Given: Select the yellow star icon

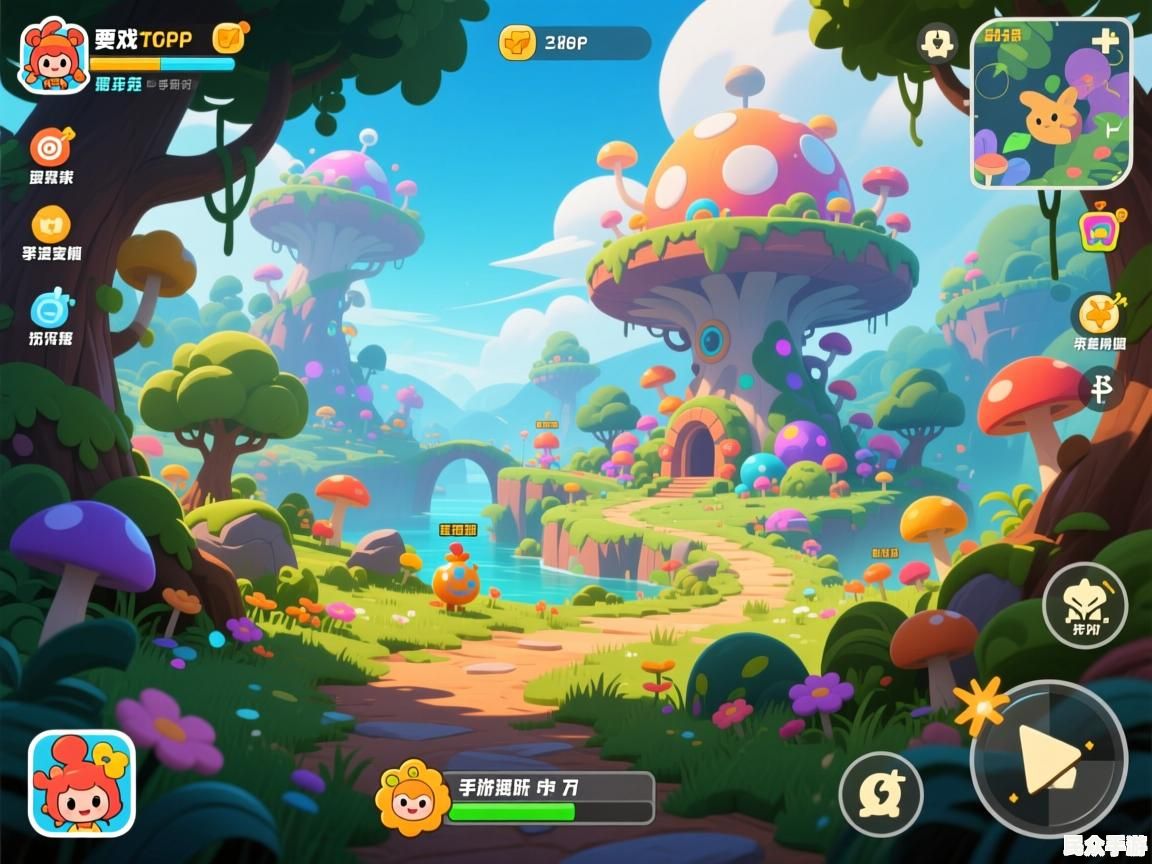Looking at the screenshot, I should tap(1100, 314).
